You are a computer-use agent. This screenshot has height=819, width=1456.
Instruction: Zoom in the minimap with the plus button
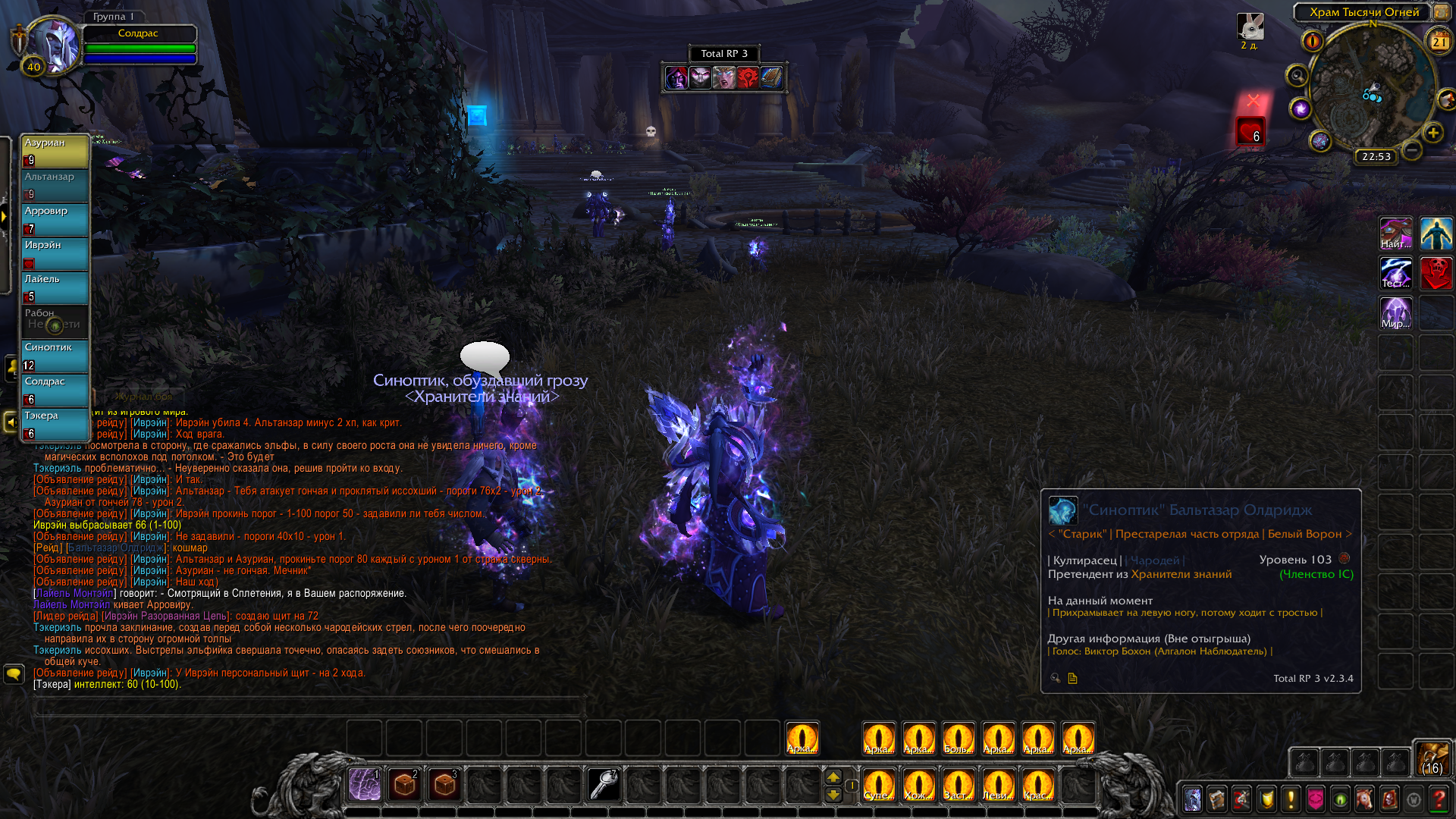(x=1432, y=133)
